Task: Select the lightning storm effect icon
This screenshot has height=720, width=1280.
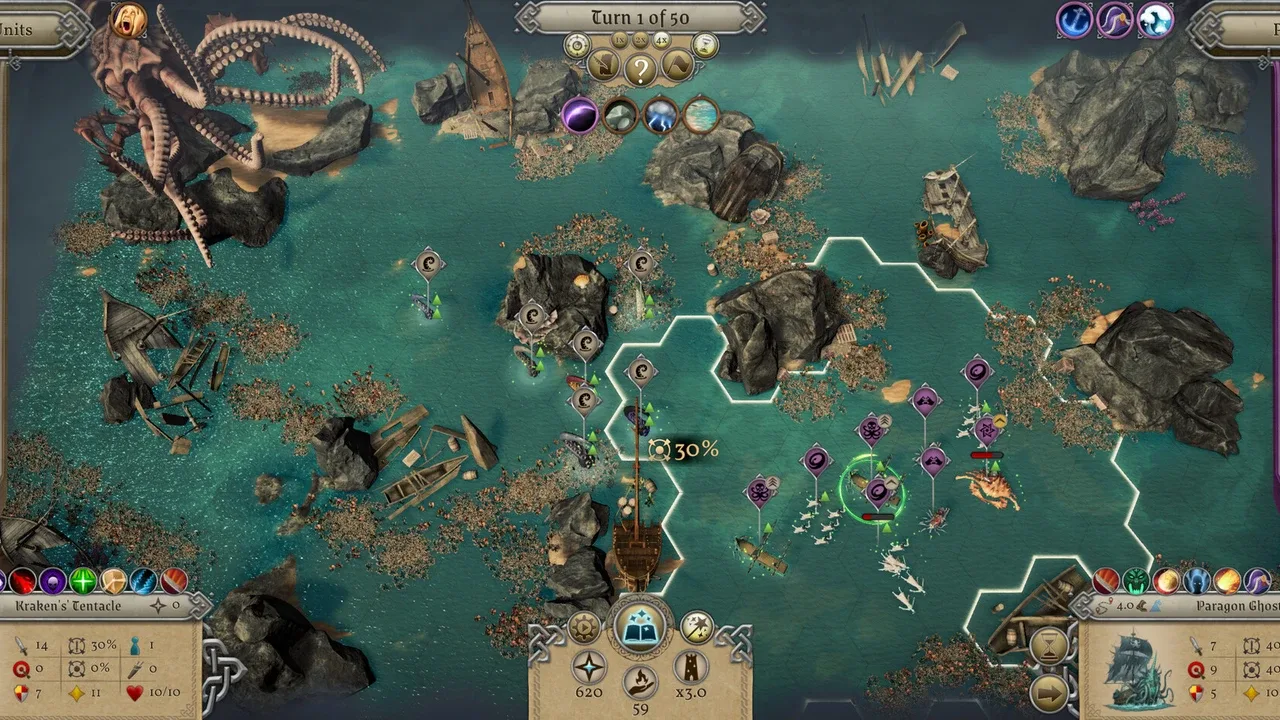Action: [661, 115]
